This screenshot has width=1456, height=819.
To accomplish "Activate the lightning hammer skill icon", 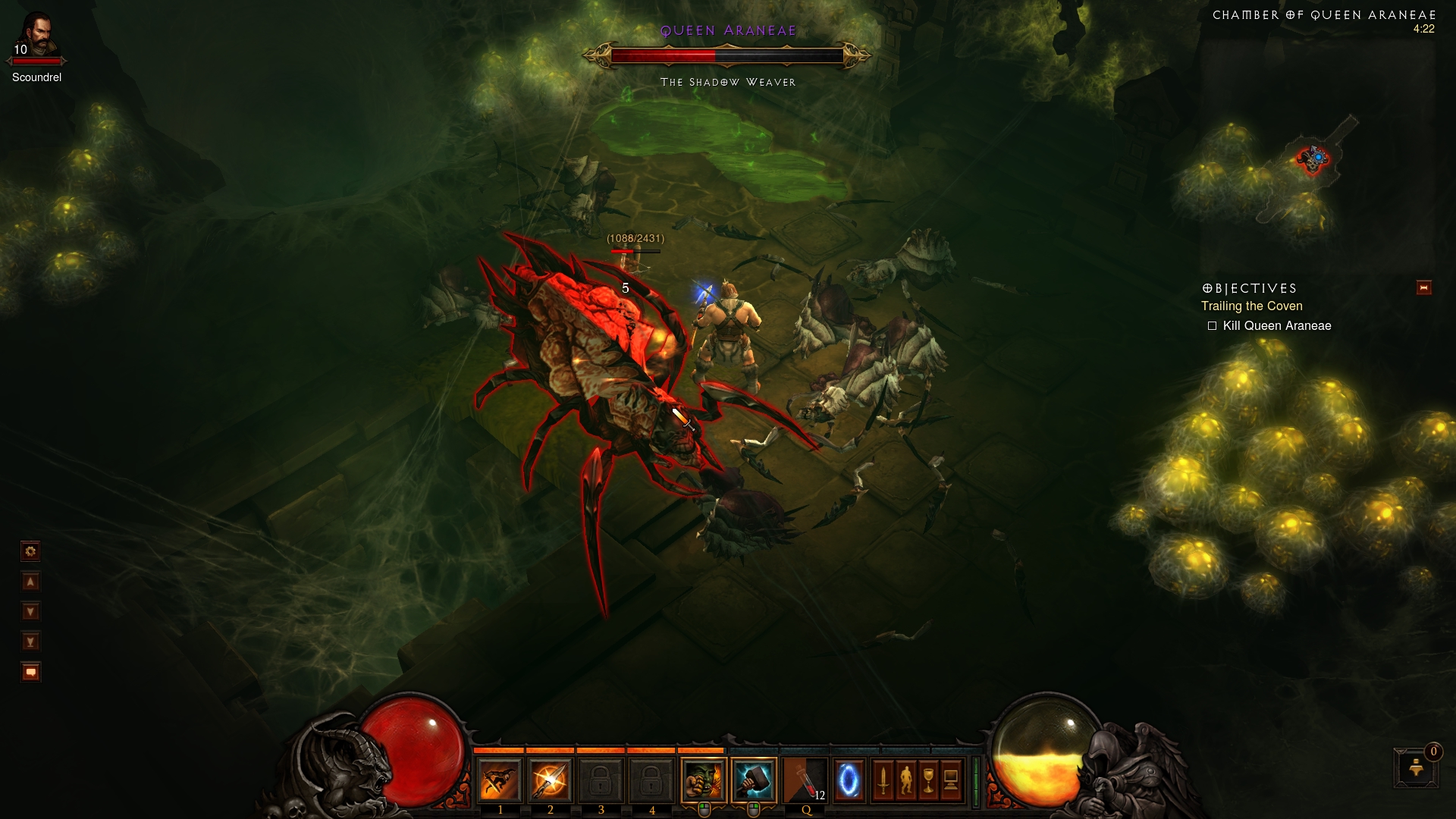I will pos(754,780).
